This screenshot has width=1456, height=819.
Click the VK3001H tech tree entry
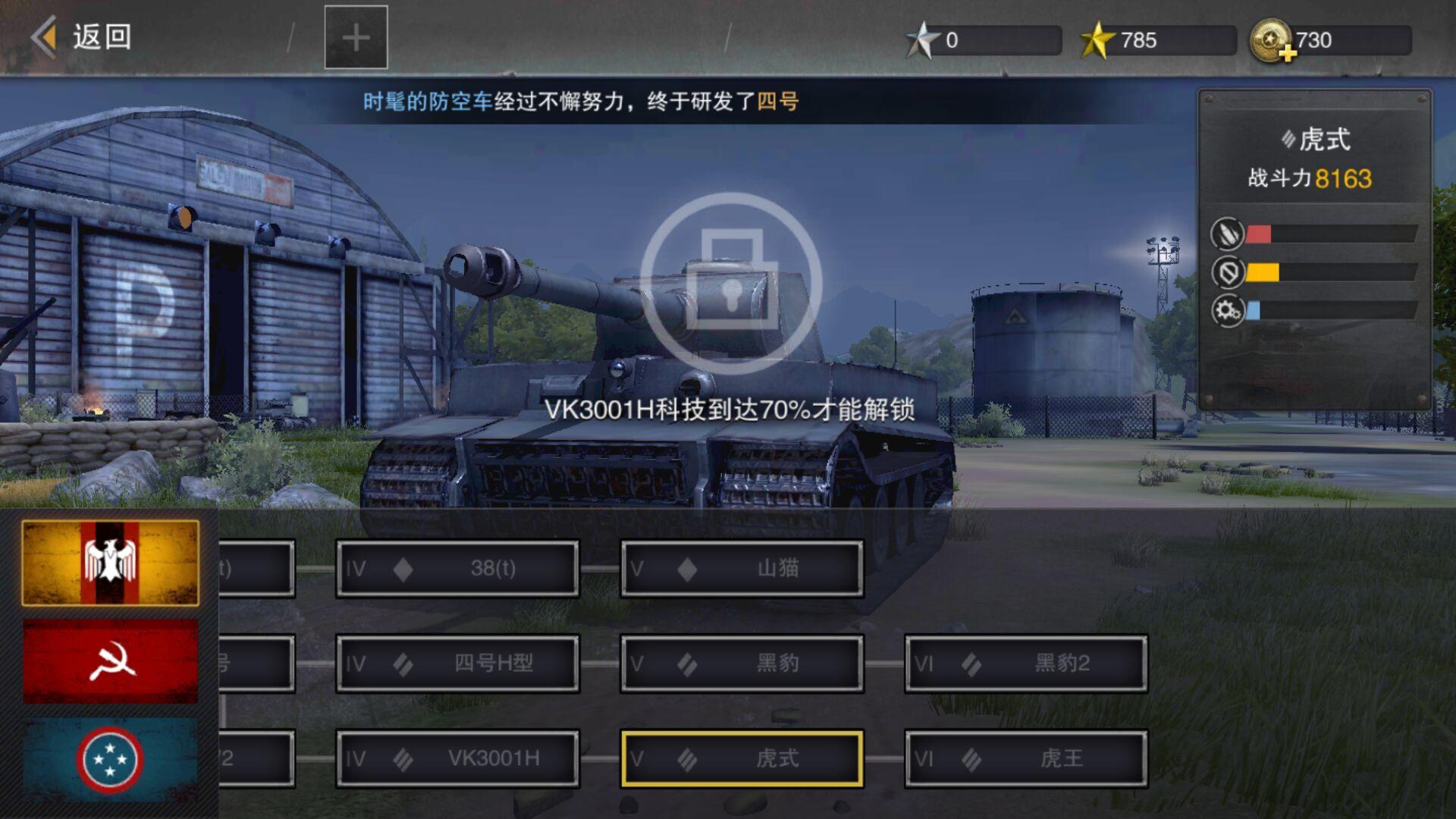tap(457, 758)
